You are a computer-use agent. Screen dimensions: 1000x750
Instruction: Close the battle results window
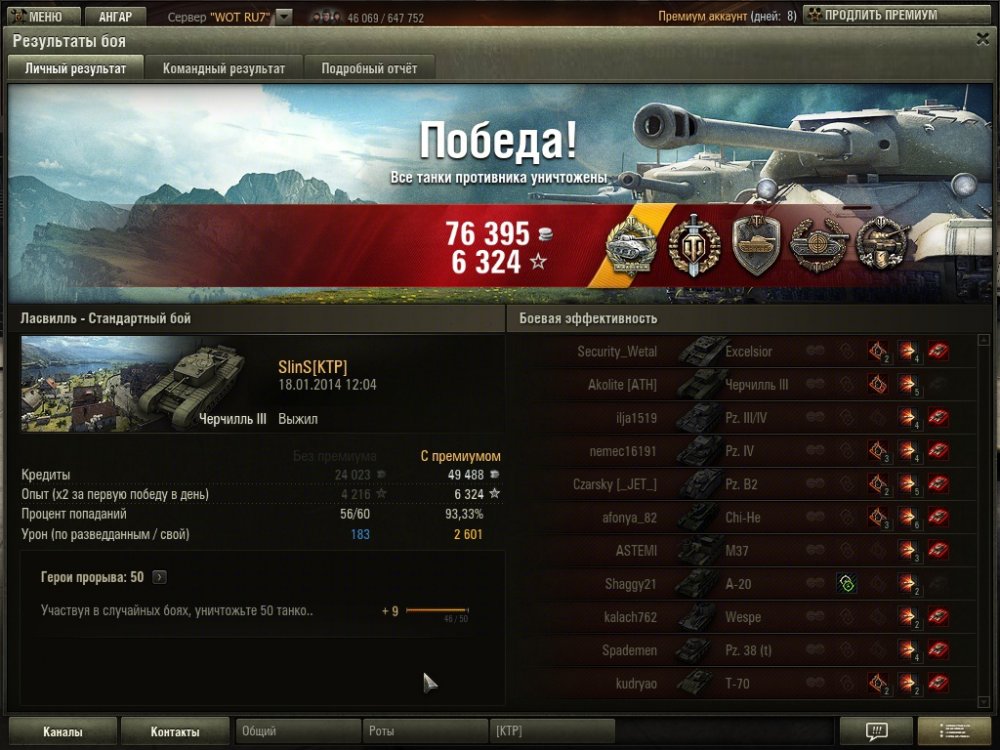[982, 39]
